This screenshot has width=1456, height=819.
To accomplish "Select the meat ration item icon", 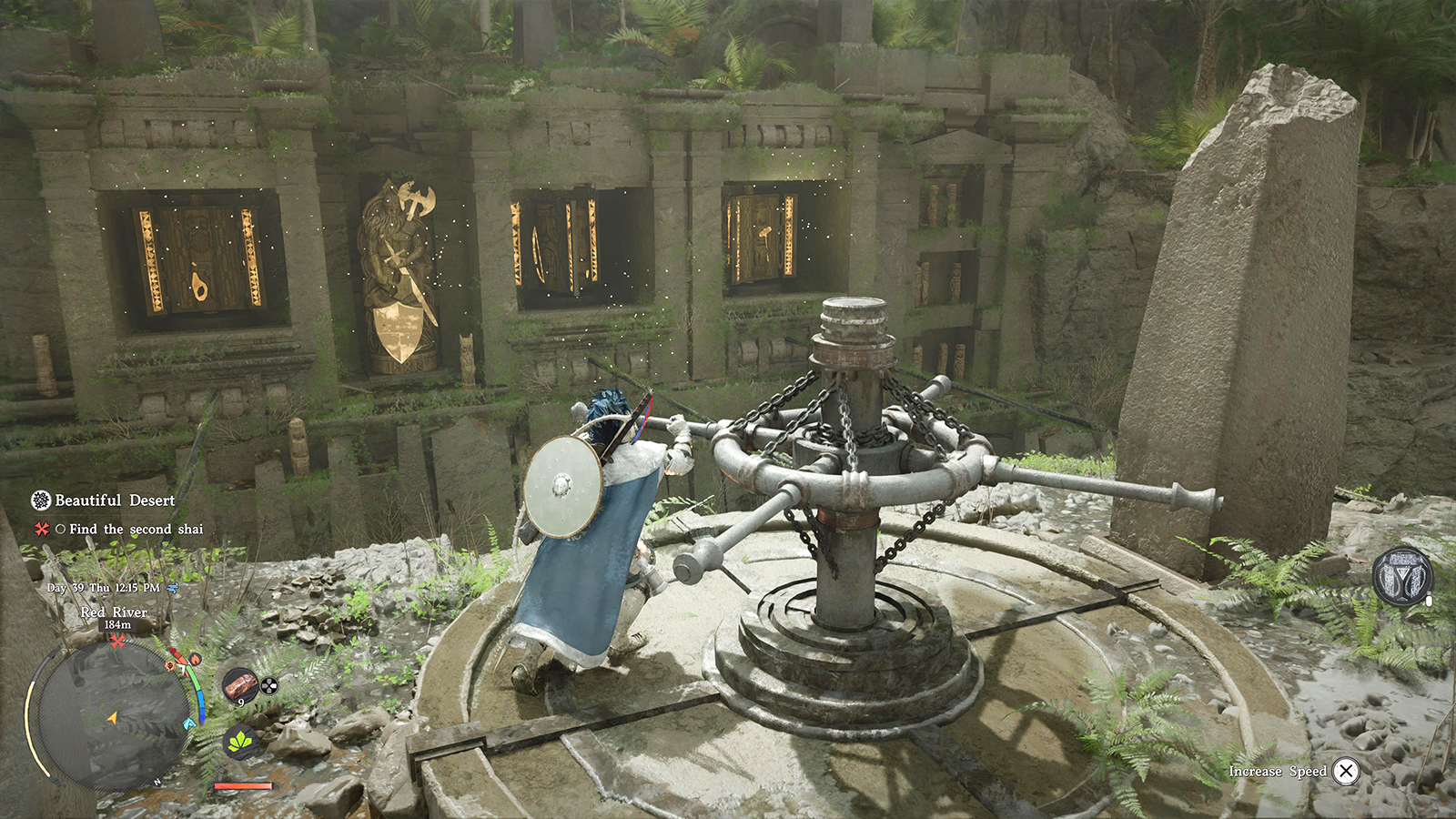I will pos(242,683).
